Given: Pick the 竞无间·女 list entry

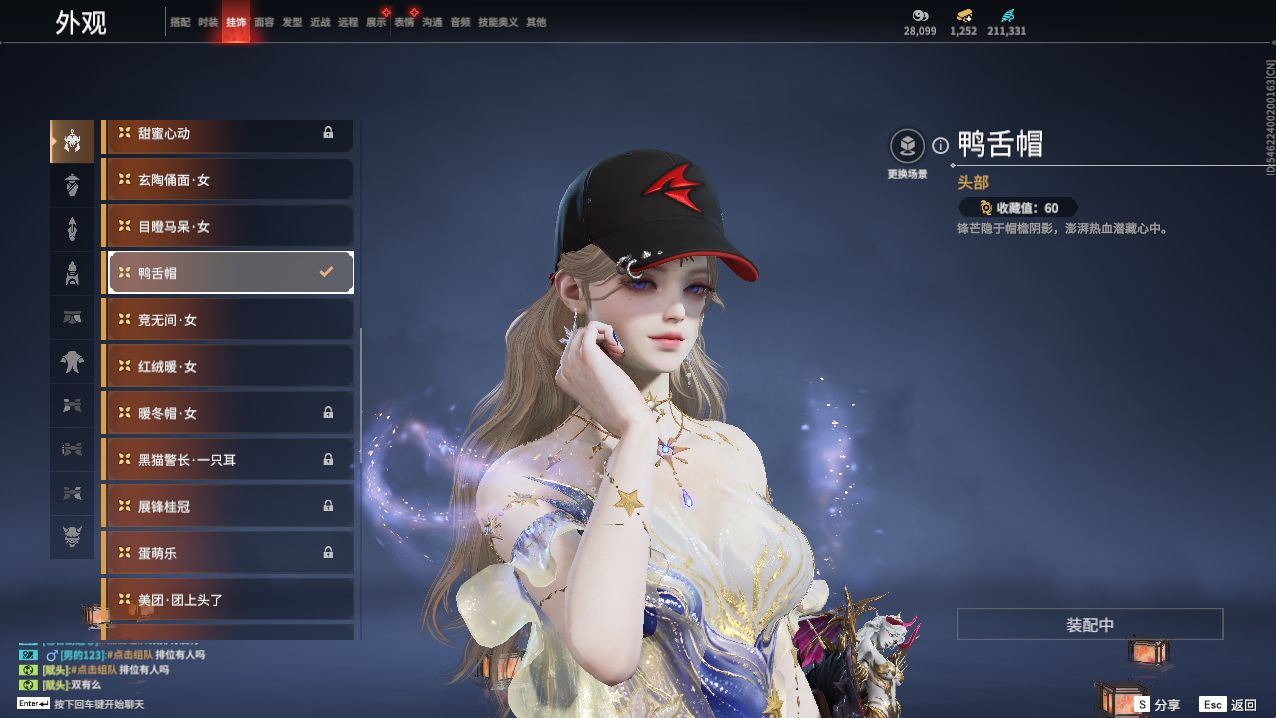Looking at the screenshot, I should (x=230, y=320).
